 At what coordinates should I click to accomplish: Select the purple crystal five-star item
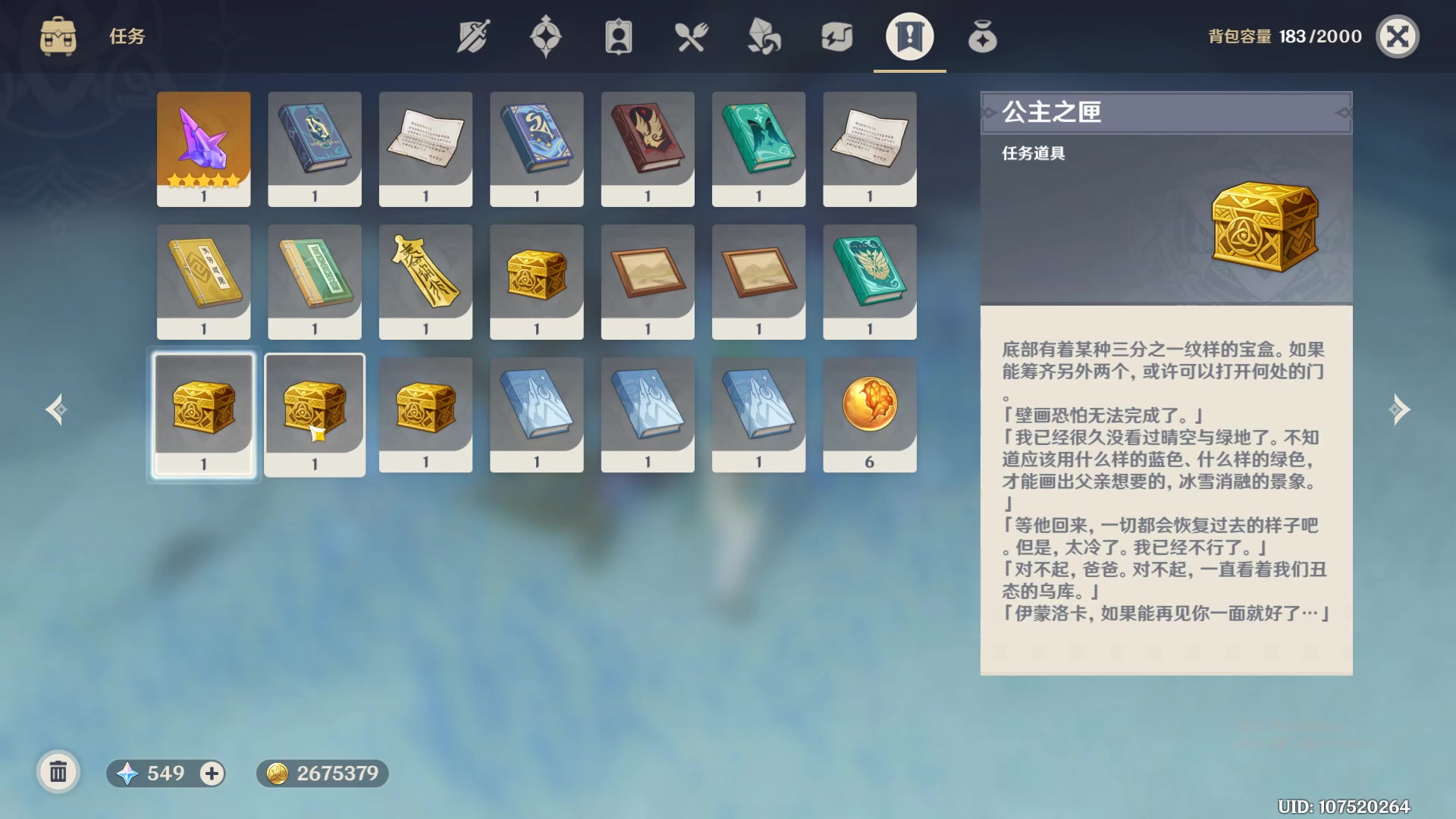coord(203,148)
